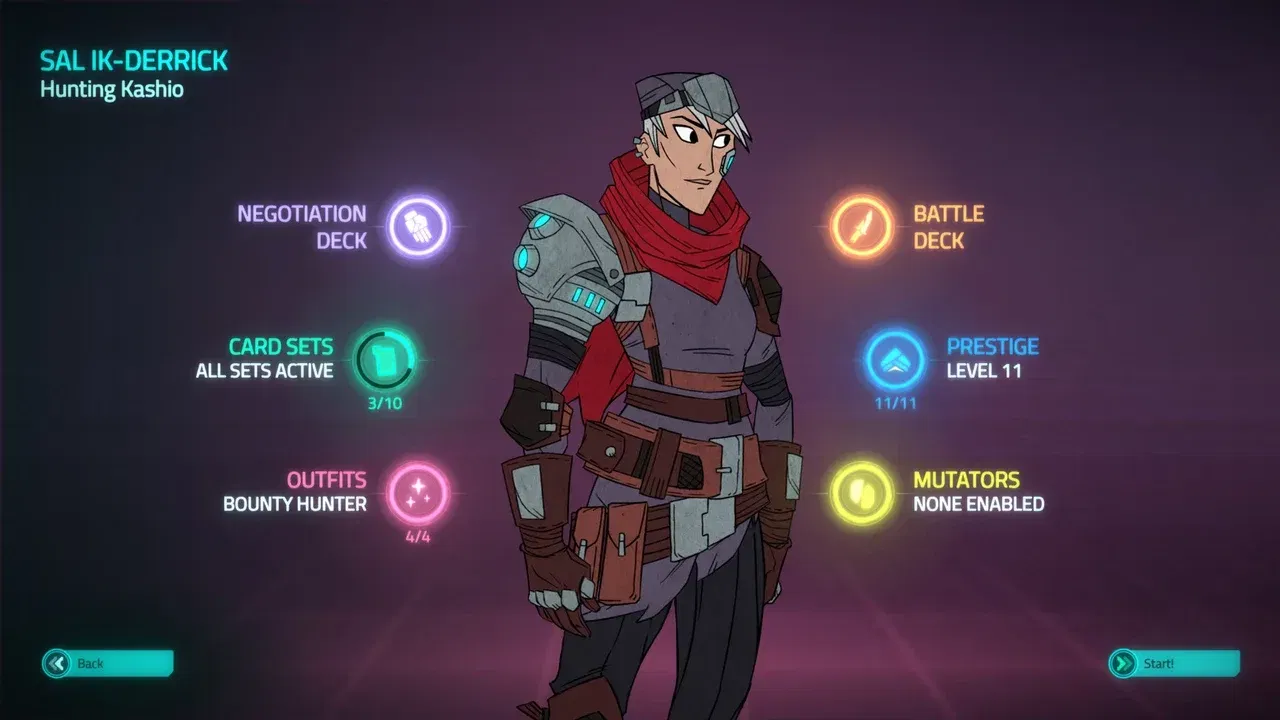Select the Sal Ik-Derrick character name
This screenshot has height=720, width=1280.
tap(133, 60)
